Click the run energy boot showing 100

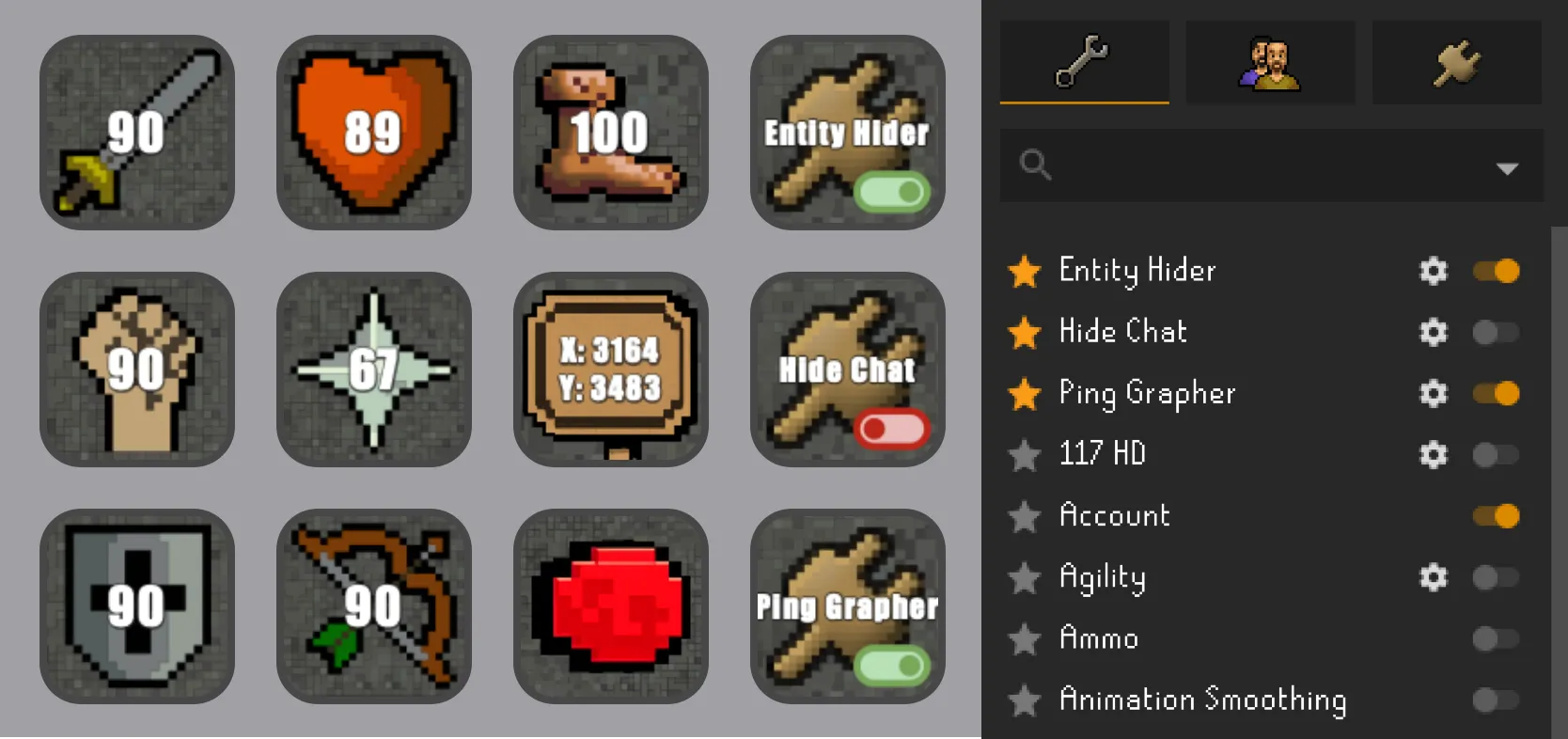[x=610, y=133]
